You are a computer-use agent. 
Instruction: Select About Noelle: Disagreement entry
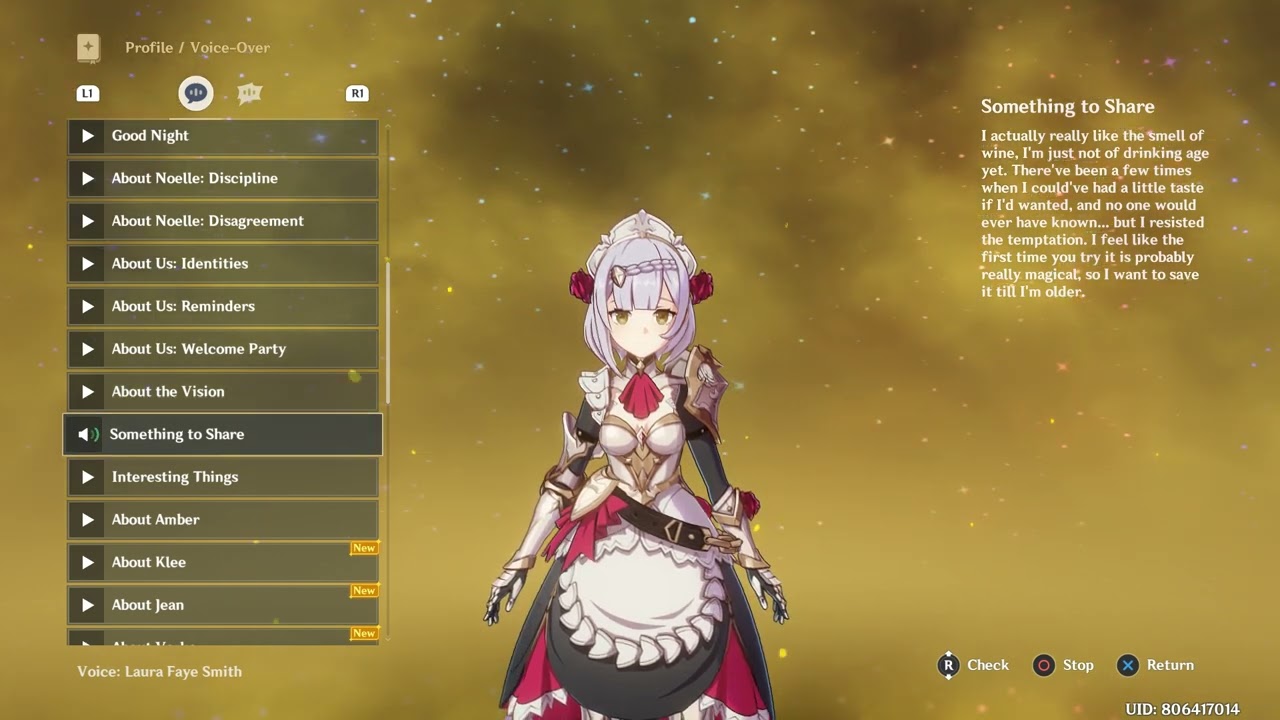[x=222, y=221]
